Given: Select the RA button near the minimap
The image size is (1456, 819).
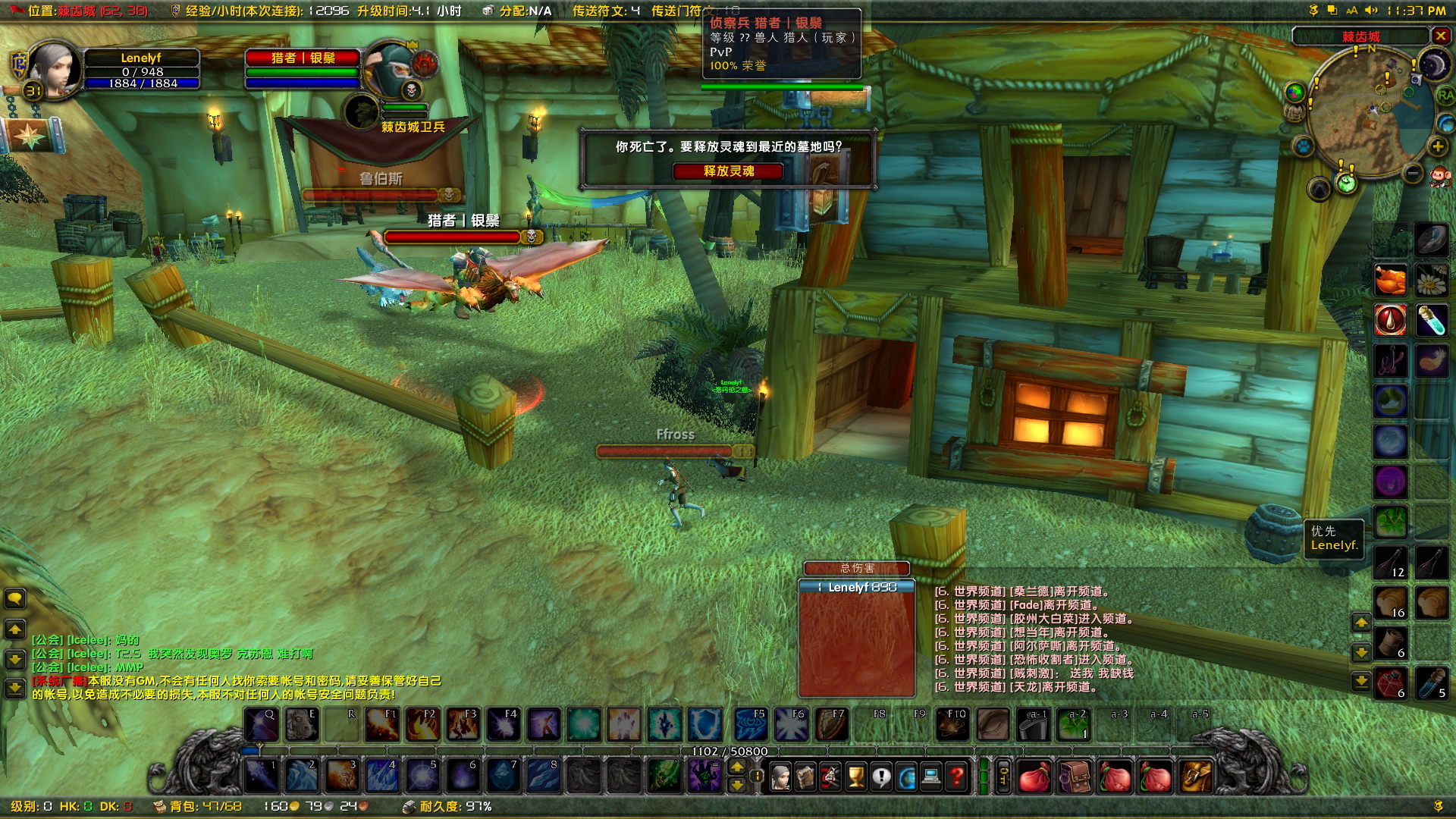Looking at the screenshot, I should pyautogui.click(x=1445, y=96).
